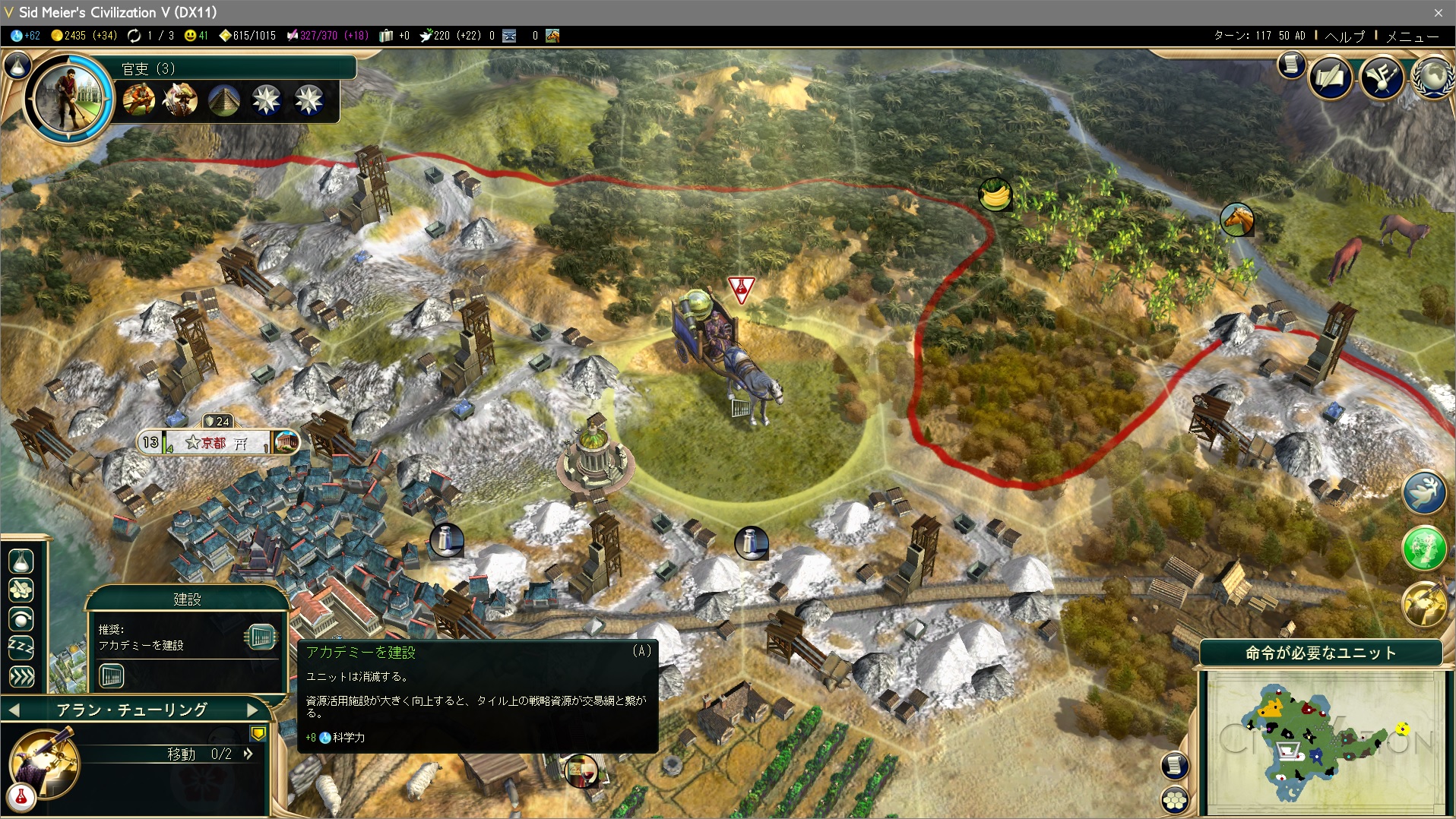This screenshot has width=1456, height=819.
Task: Open the メニュー (Menu) in top bar
Action: pyautogui.click(x=1412, y=36)
